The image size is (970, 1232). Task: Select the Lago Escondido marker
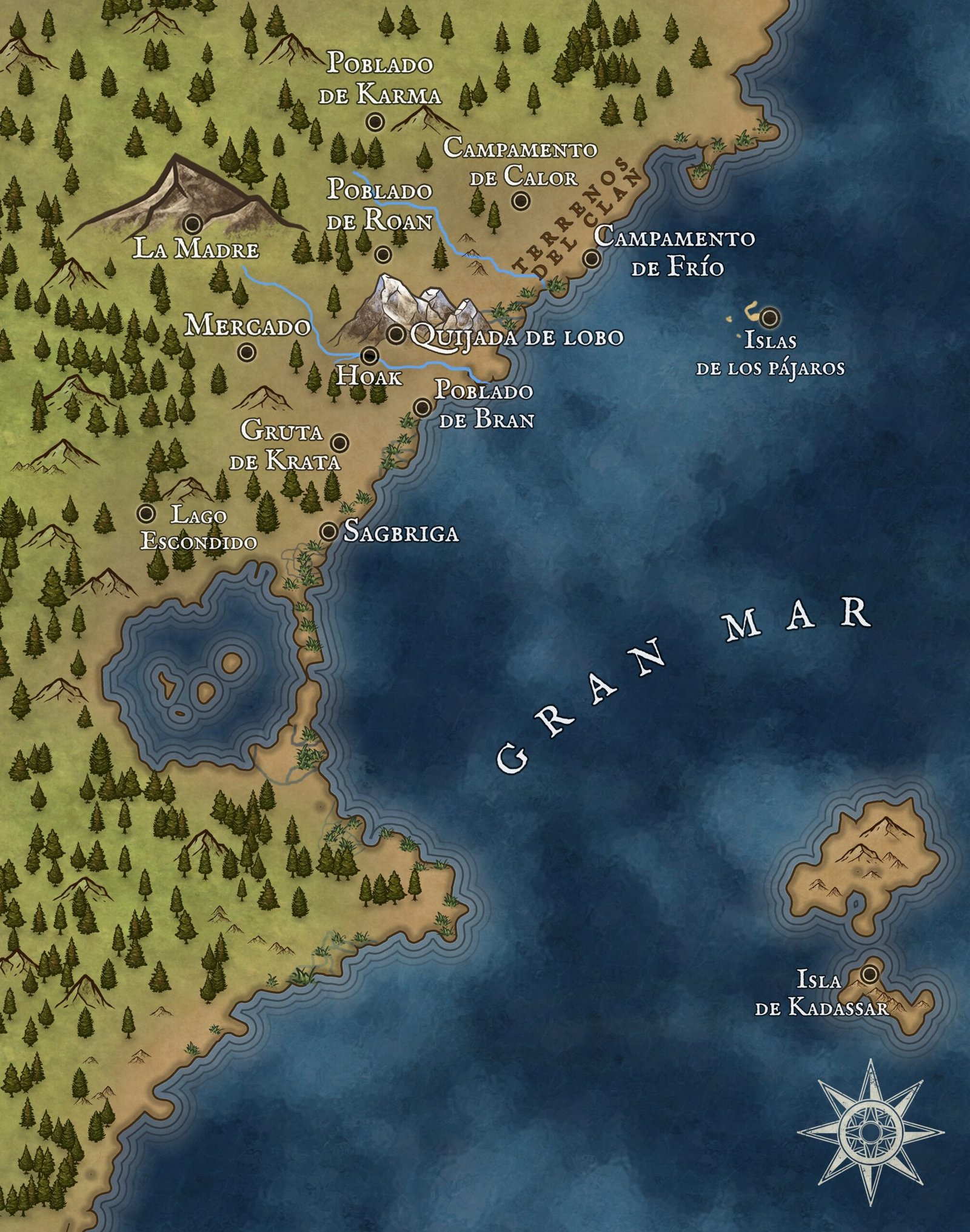[x=145, y=513]
